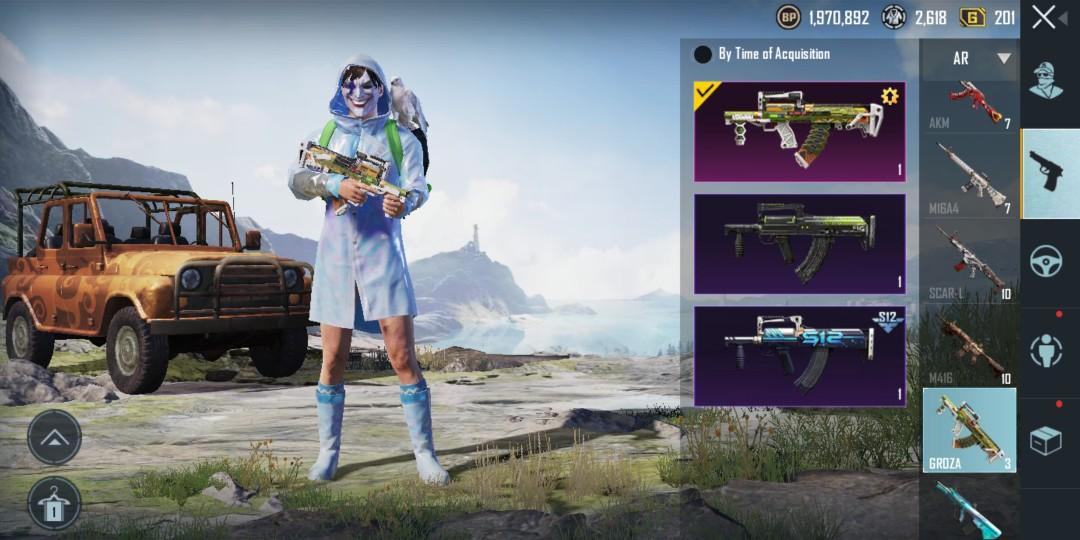This screenshot has height=540, width=1080.
Task: Open the crate box tab
Action: [x=1047, y=440]
